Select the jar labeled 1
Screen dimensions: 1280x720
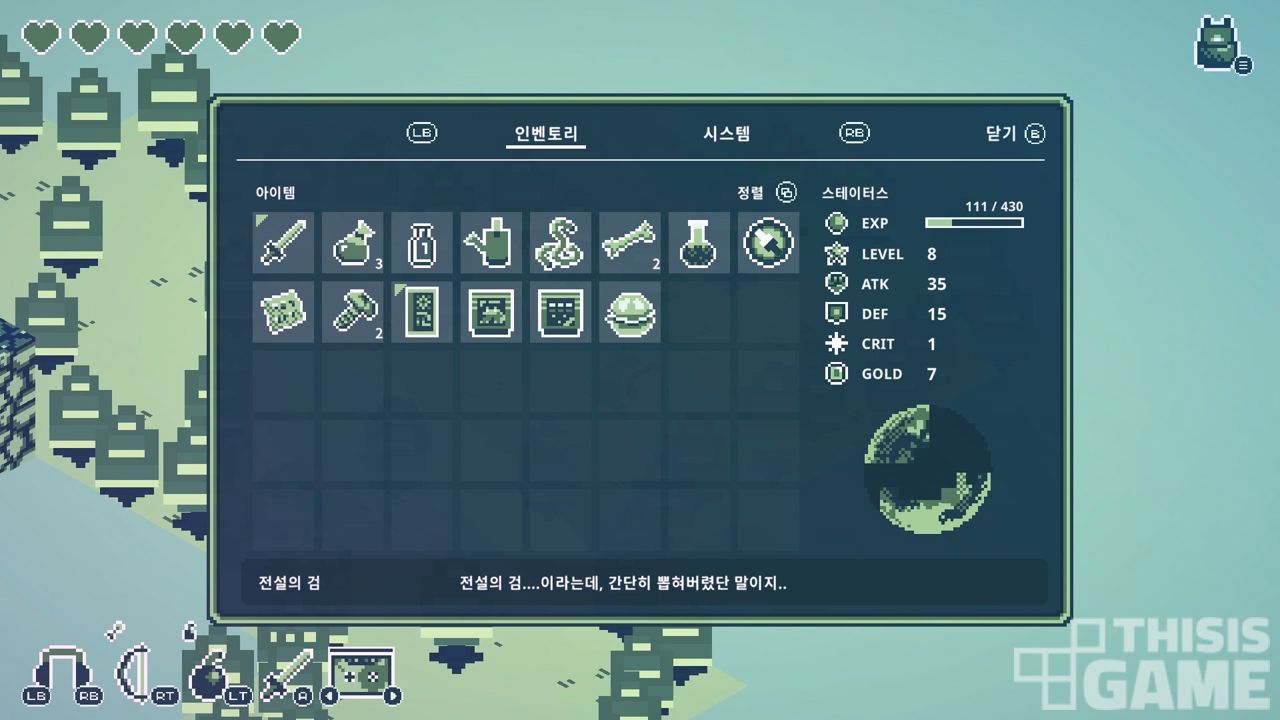421,242
